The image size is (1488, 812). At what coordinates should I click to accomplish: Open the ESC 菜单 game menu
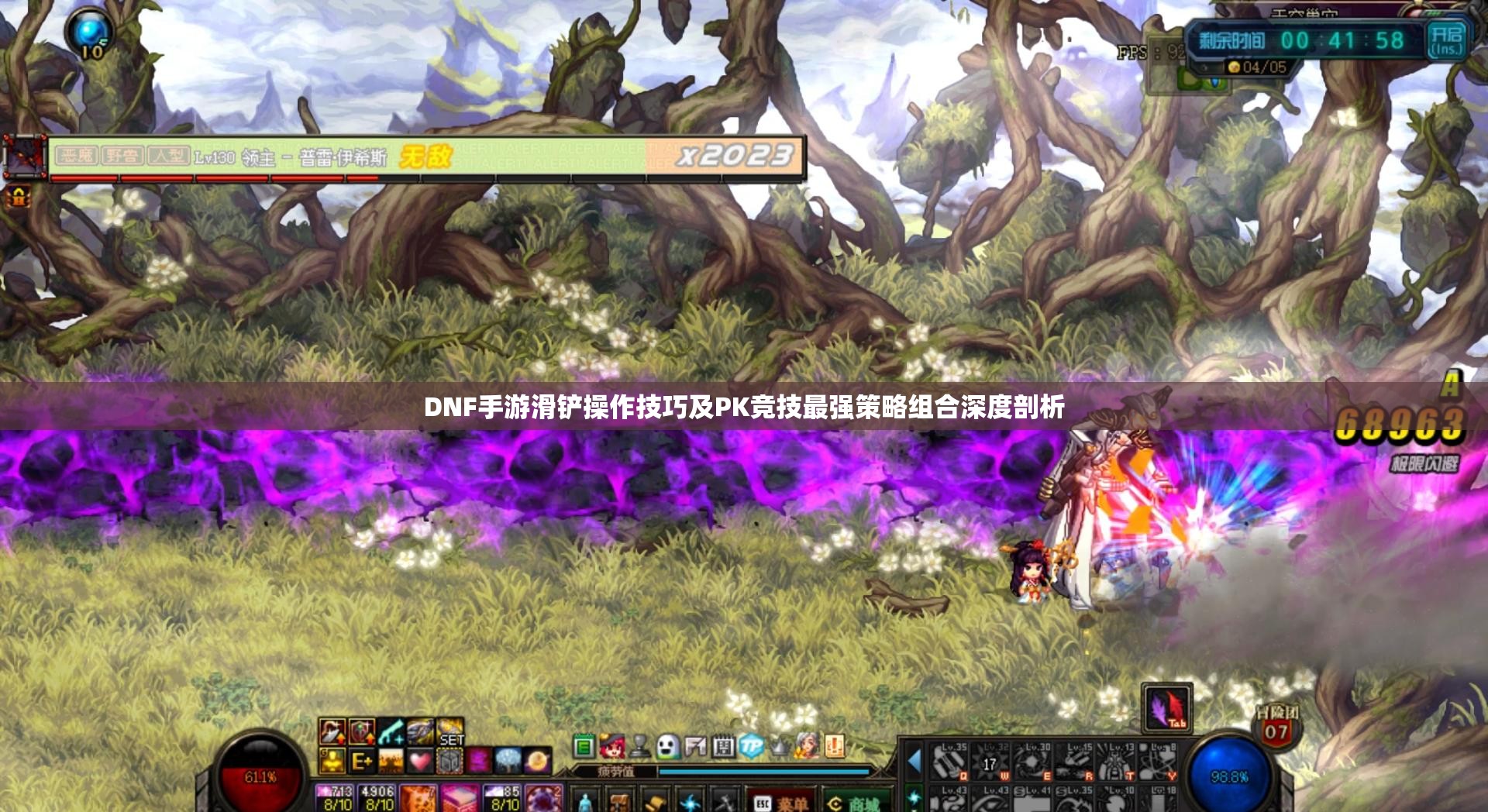(x=781, y=803)
